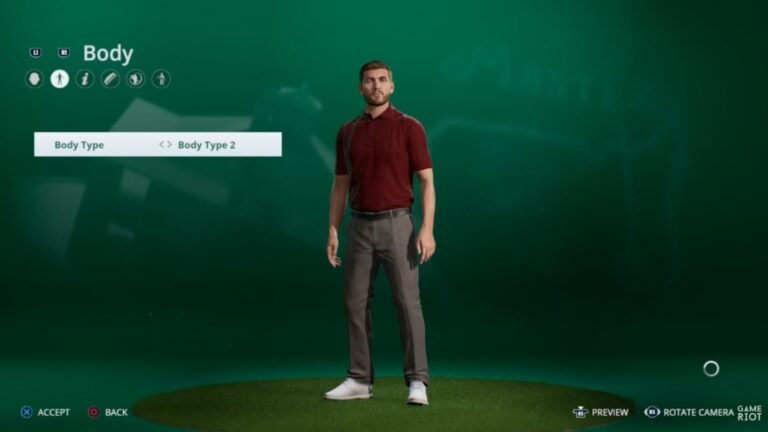
Task: Select the Body Type option row
Action: point(157,145)
